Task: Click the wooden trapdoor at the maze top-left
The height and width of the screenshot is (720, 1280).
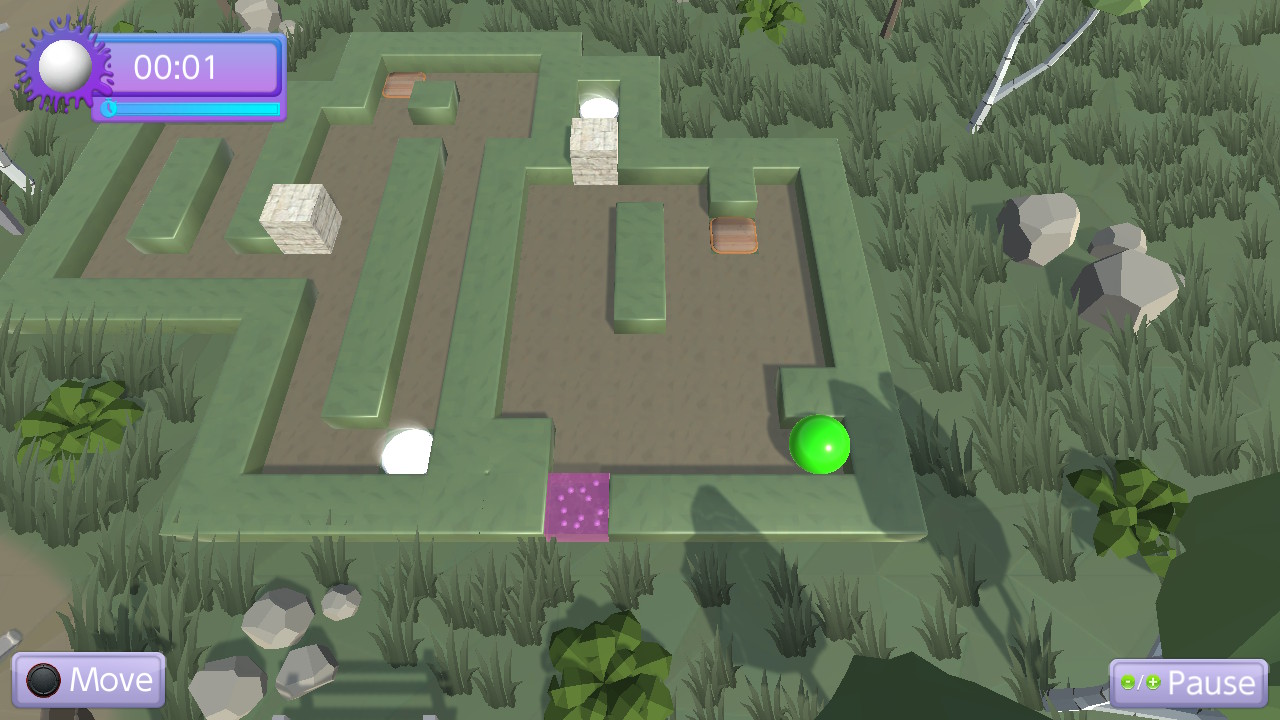Action: [x=404, y=84]
